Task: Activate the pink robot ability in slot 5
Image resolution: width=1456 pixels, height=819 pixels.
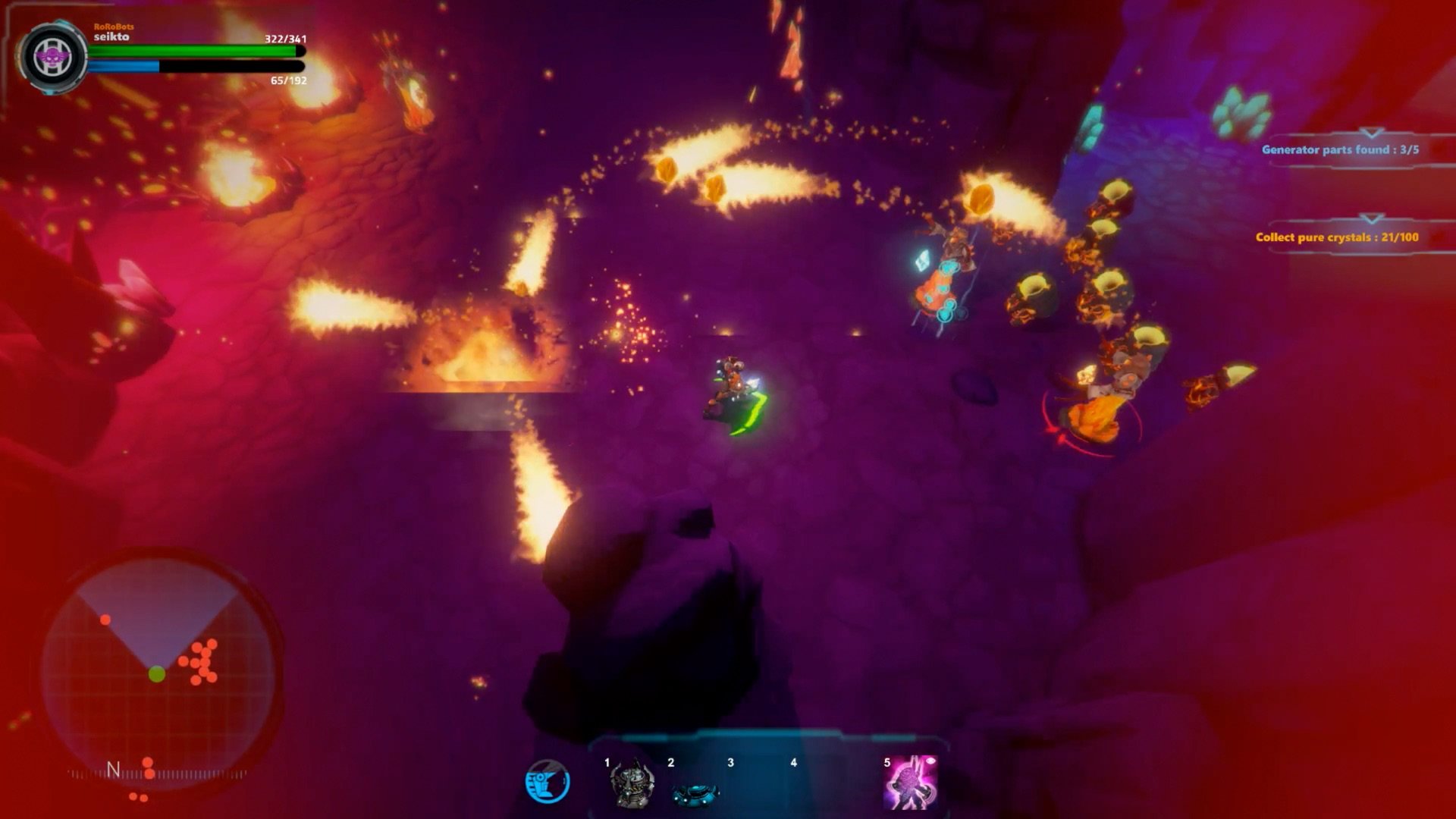Action: (x=911, y=783)
